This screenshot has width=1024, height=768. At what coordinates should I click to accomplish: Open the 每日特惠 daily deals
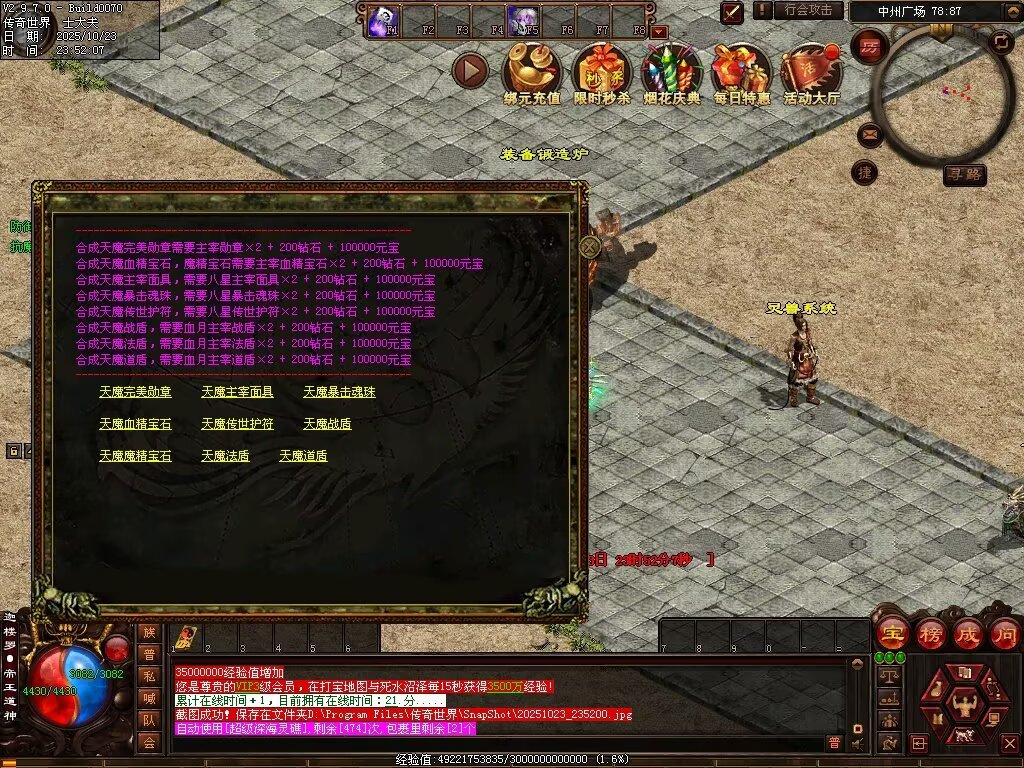pyautogui.click(x=741, y=70)
